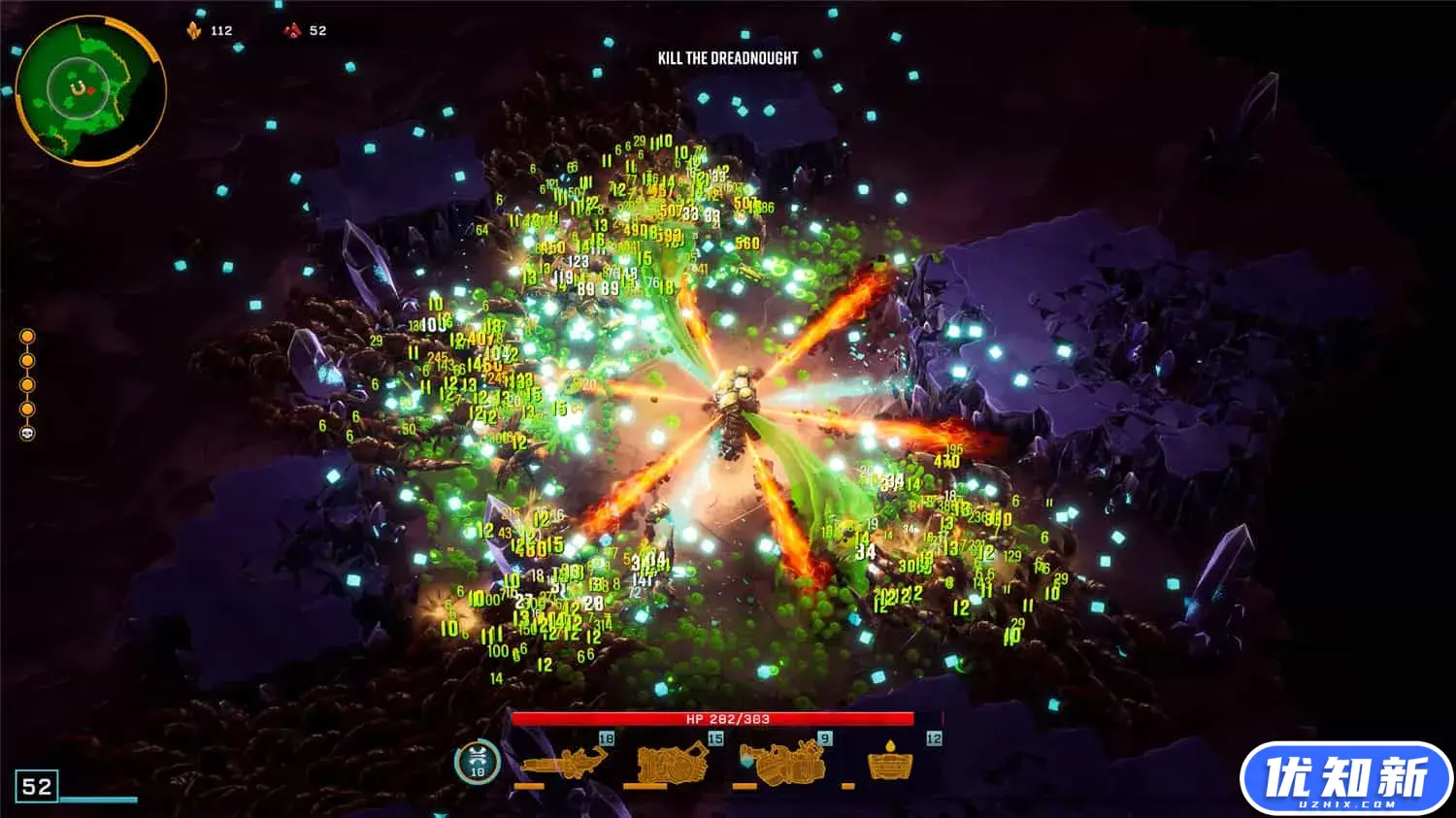Viewport: 1456px width, 818px height.
Task: Click the Kill the Dreadnought objective text
Action: click(x=727, y=58)
